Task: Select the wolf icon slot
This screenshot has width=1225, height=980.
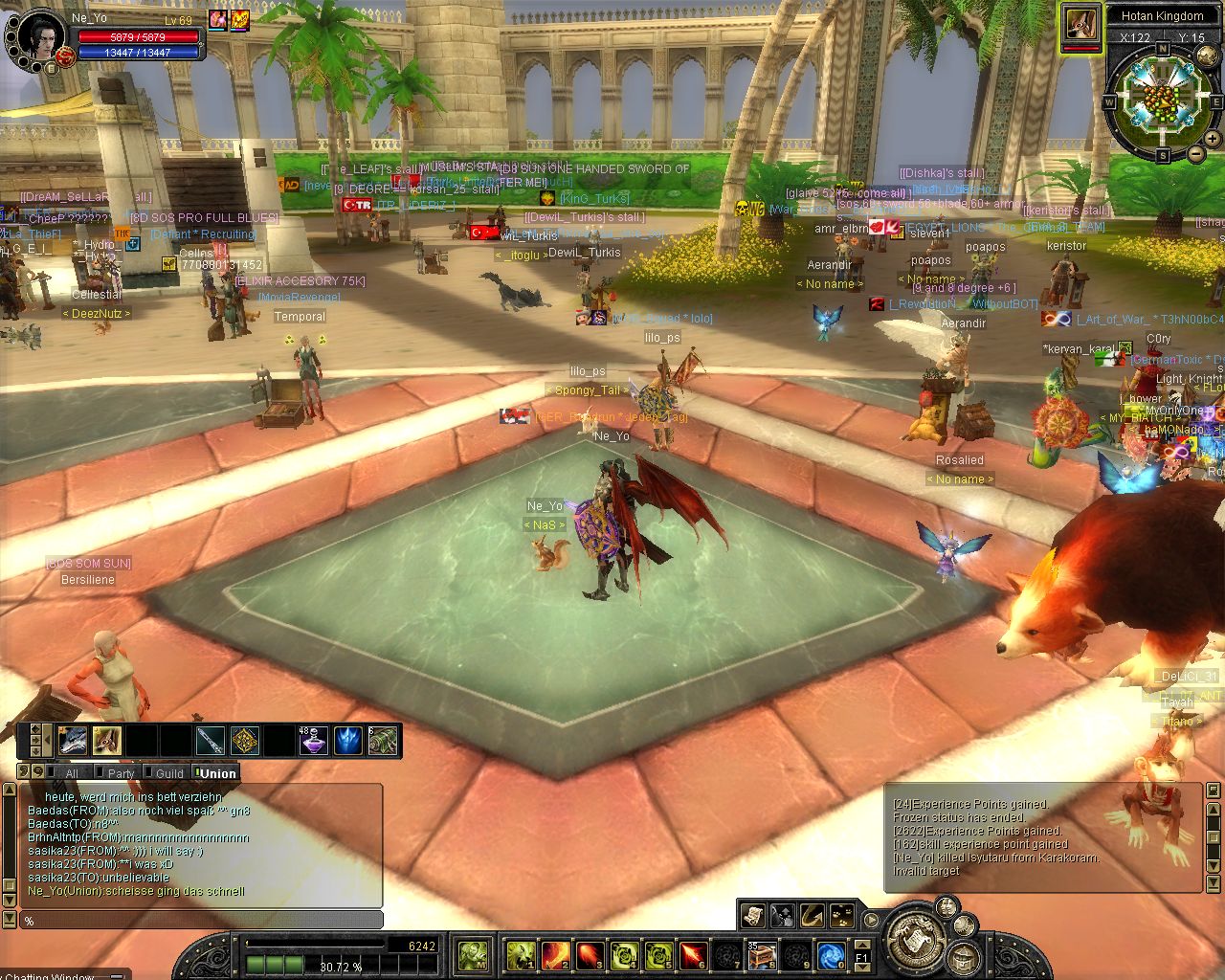Action: (x=73, y=741)
